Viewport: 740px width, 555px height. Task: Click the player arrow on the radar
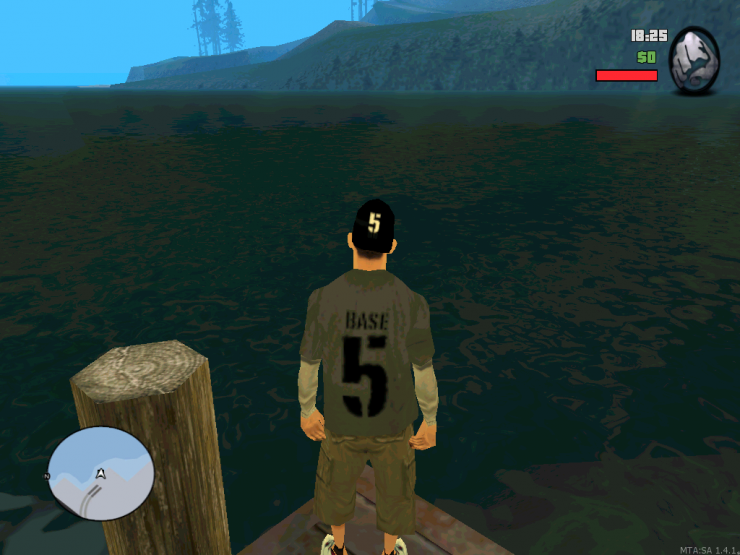[x=101, y=473]
